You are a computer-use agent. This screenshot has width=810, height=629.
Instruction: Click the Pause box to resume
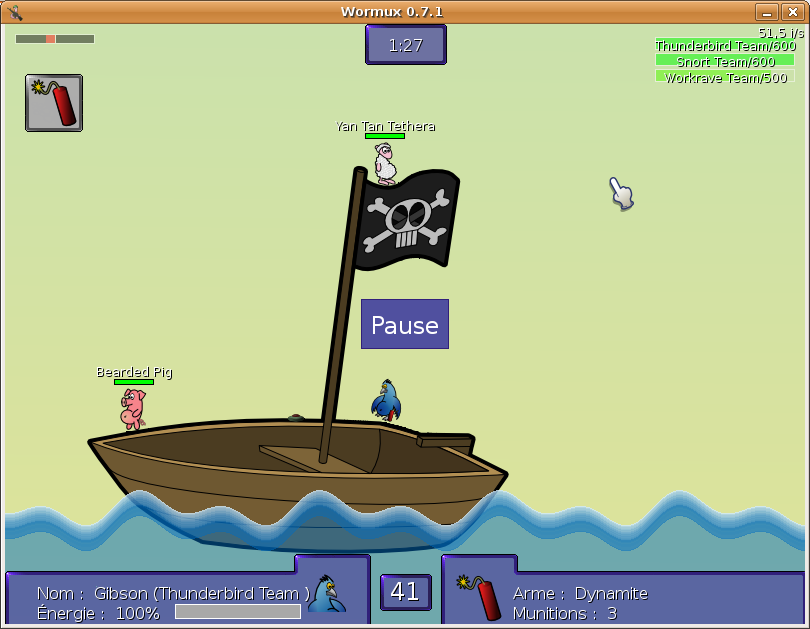[x=405, y=324]
